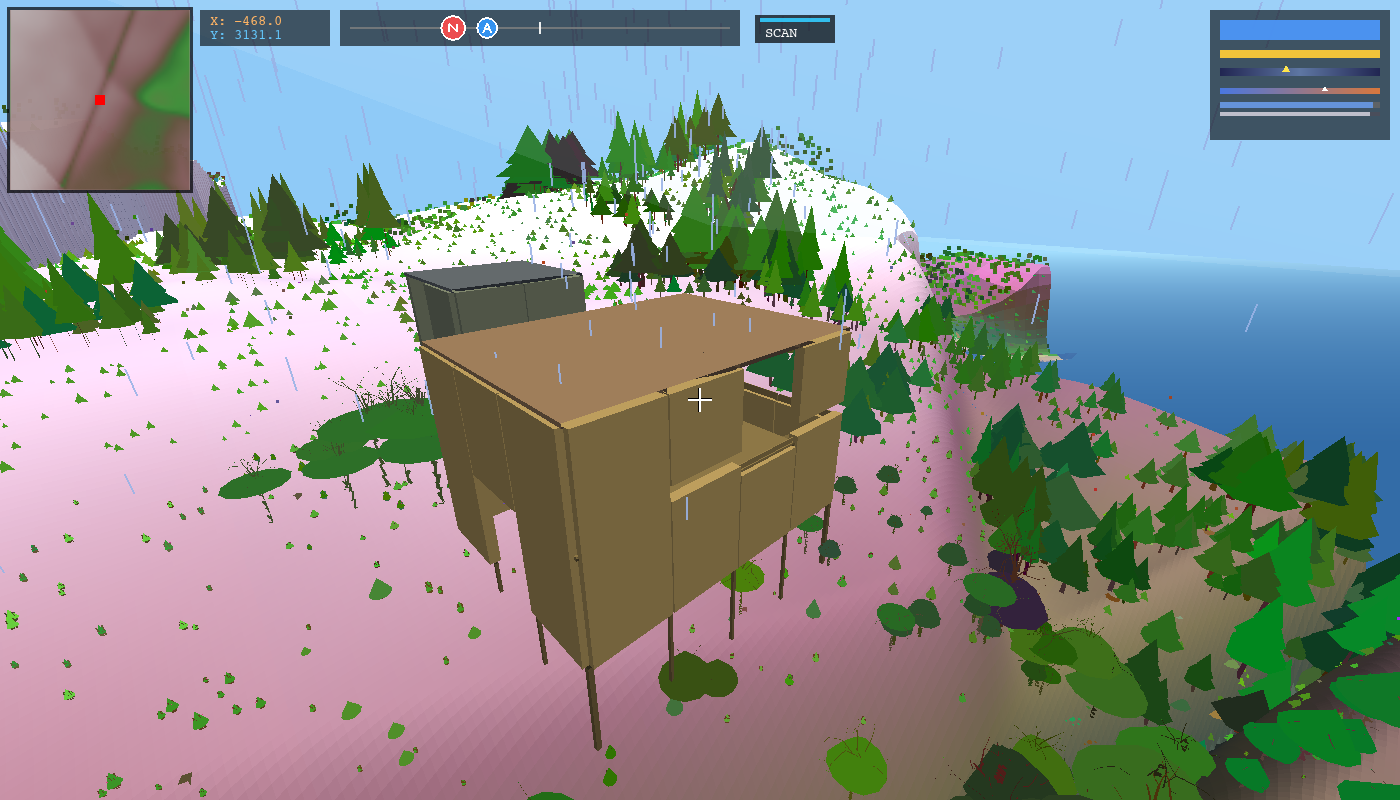Click the white tick on the compass bar
The height and width of the screenshot is (800, 1400).
(x=538, y=28)
